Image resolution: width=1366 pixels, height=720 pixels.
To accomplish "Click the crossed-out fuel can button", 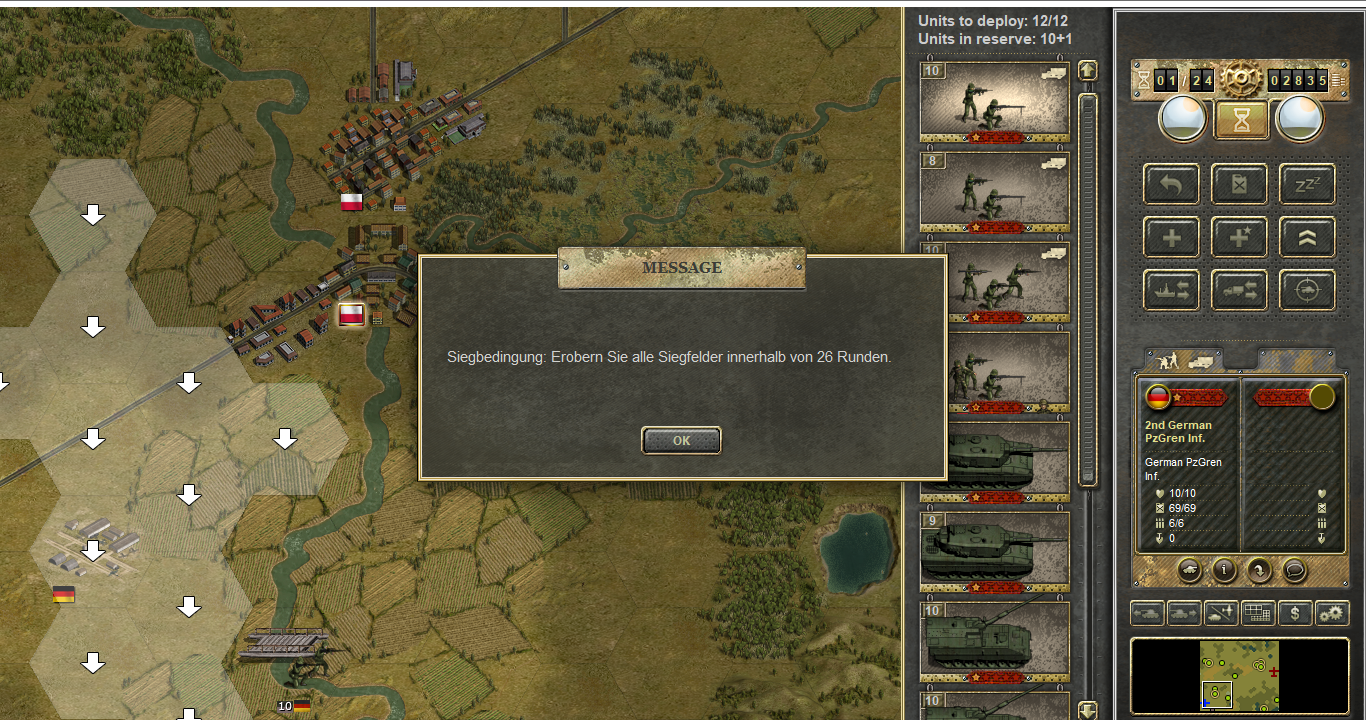I will 1239,184.
